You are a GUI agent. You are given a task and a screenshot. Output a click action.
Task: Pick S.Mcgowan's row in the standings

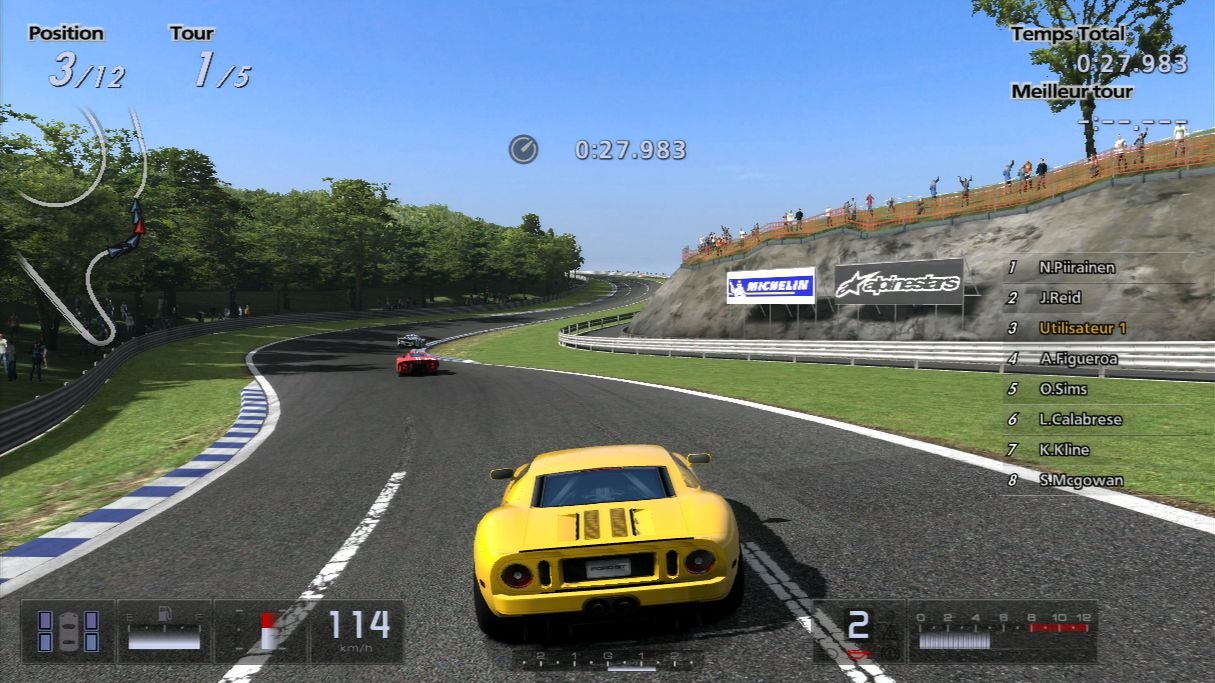1080,480
